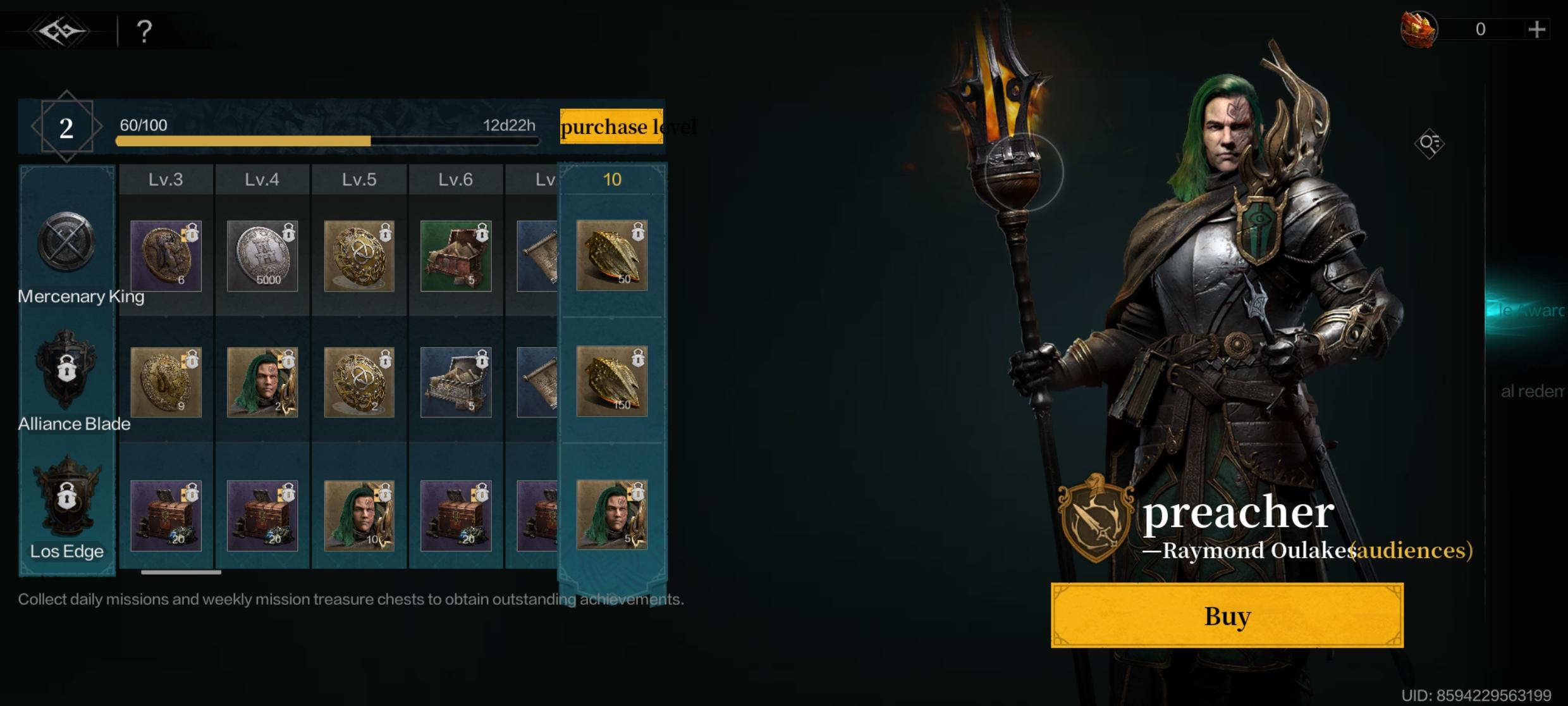Select the level 10 hero fragment reward
The height and width of the screenshot is (706, 1568).
pos(611,515)
